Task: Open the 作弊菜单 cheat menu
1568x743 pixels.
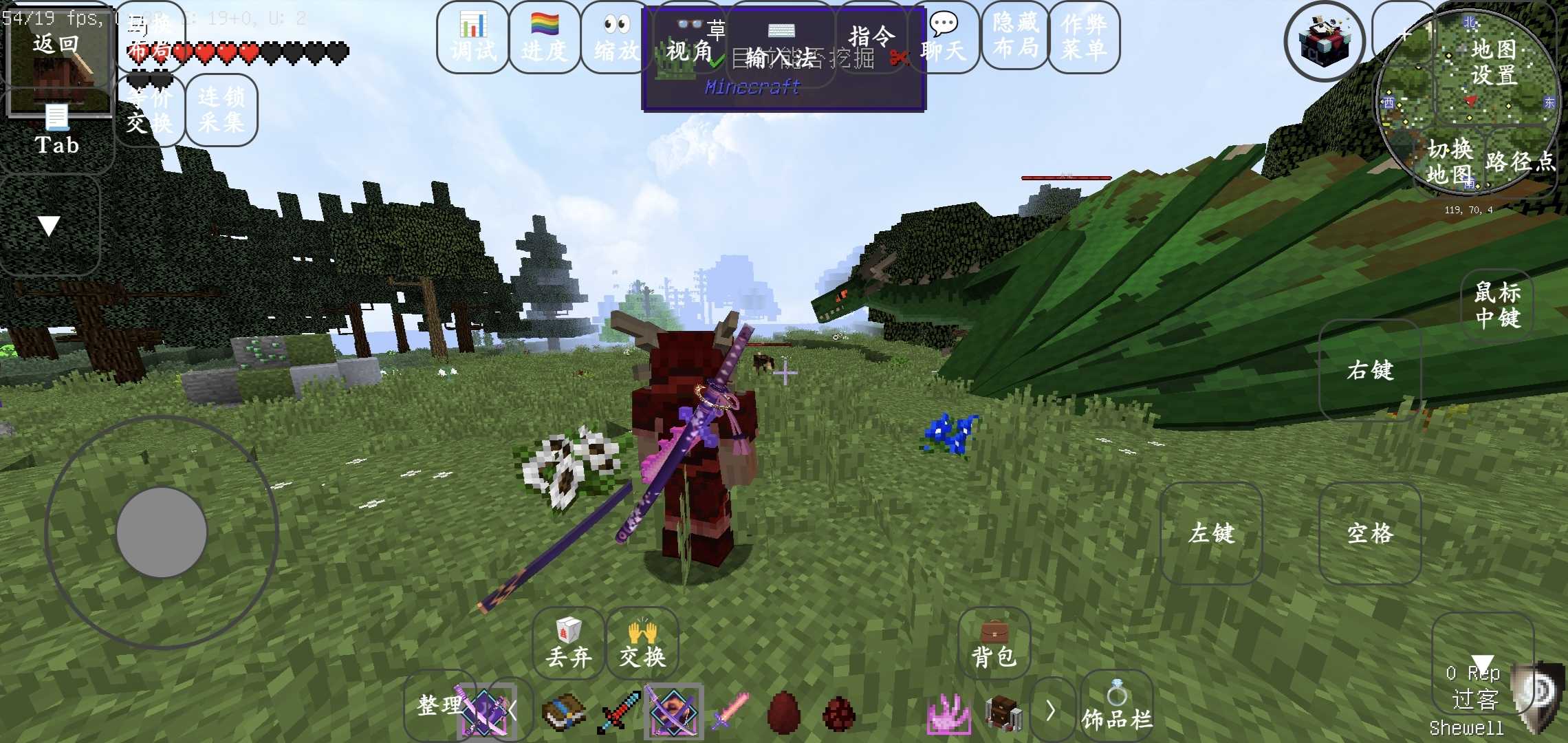Action: (1085, 37)
